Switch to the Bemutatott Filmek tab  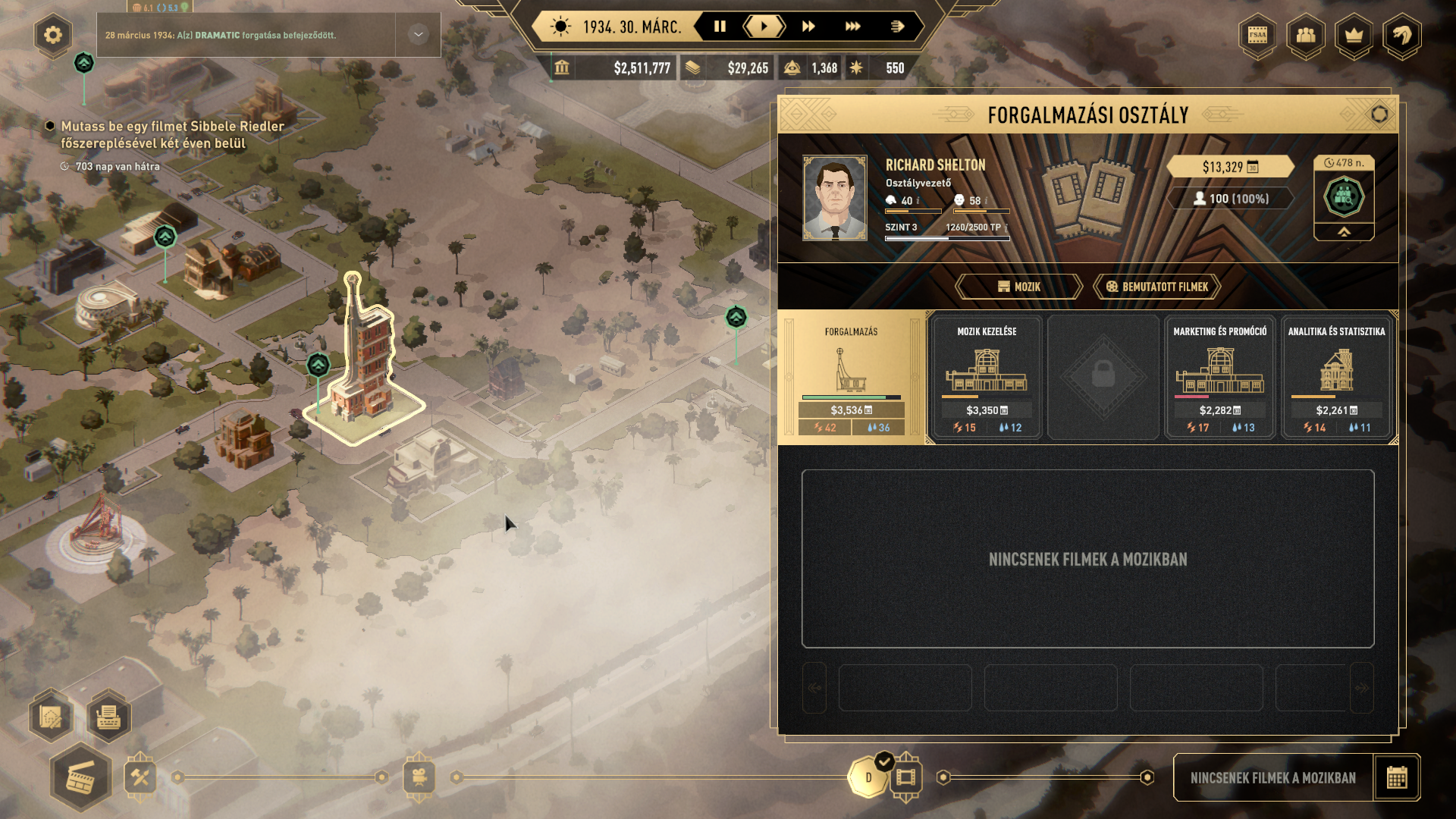click(1156, 287)
